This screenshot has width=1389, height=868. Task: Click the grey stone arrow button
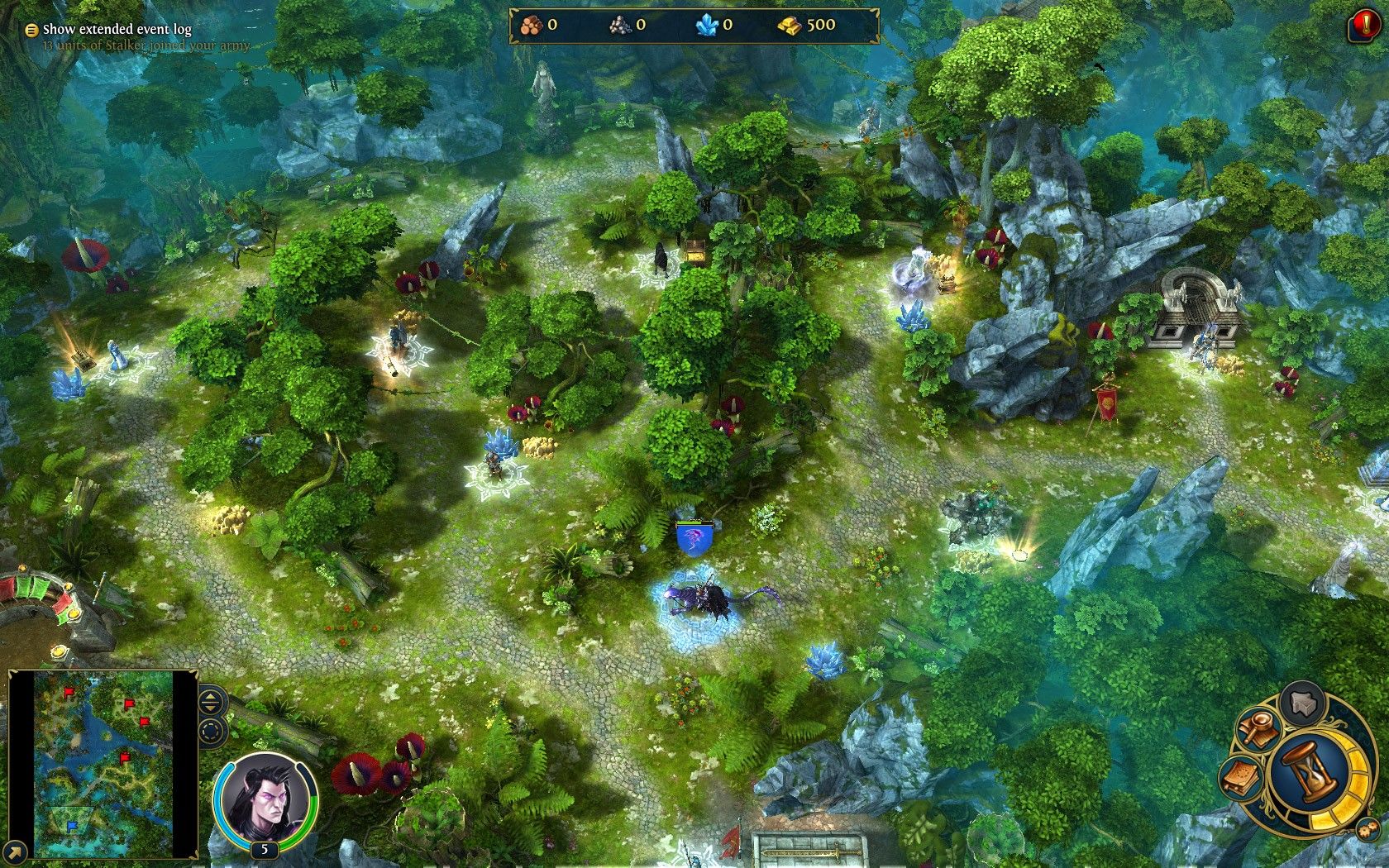(1303, 703)
